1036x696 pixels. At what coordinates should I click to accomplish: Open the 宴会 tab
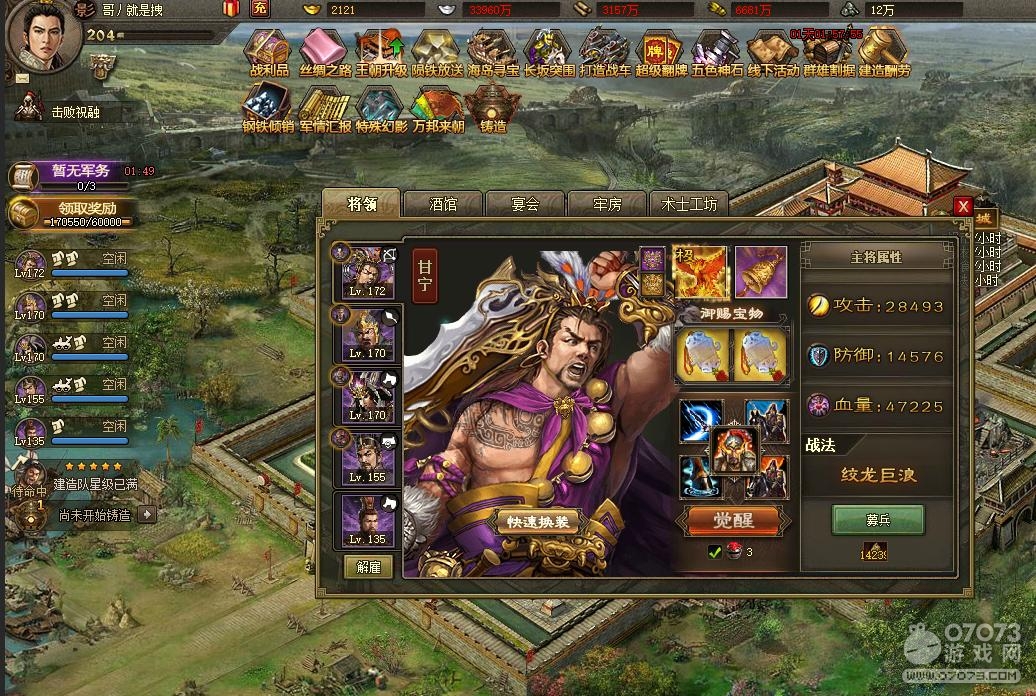[x=525, y=204]
